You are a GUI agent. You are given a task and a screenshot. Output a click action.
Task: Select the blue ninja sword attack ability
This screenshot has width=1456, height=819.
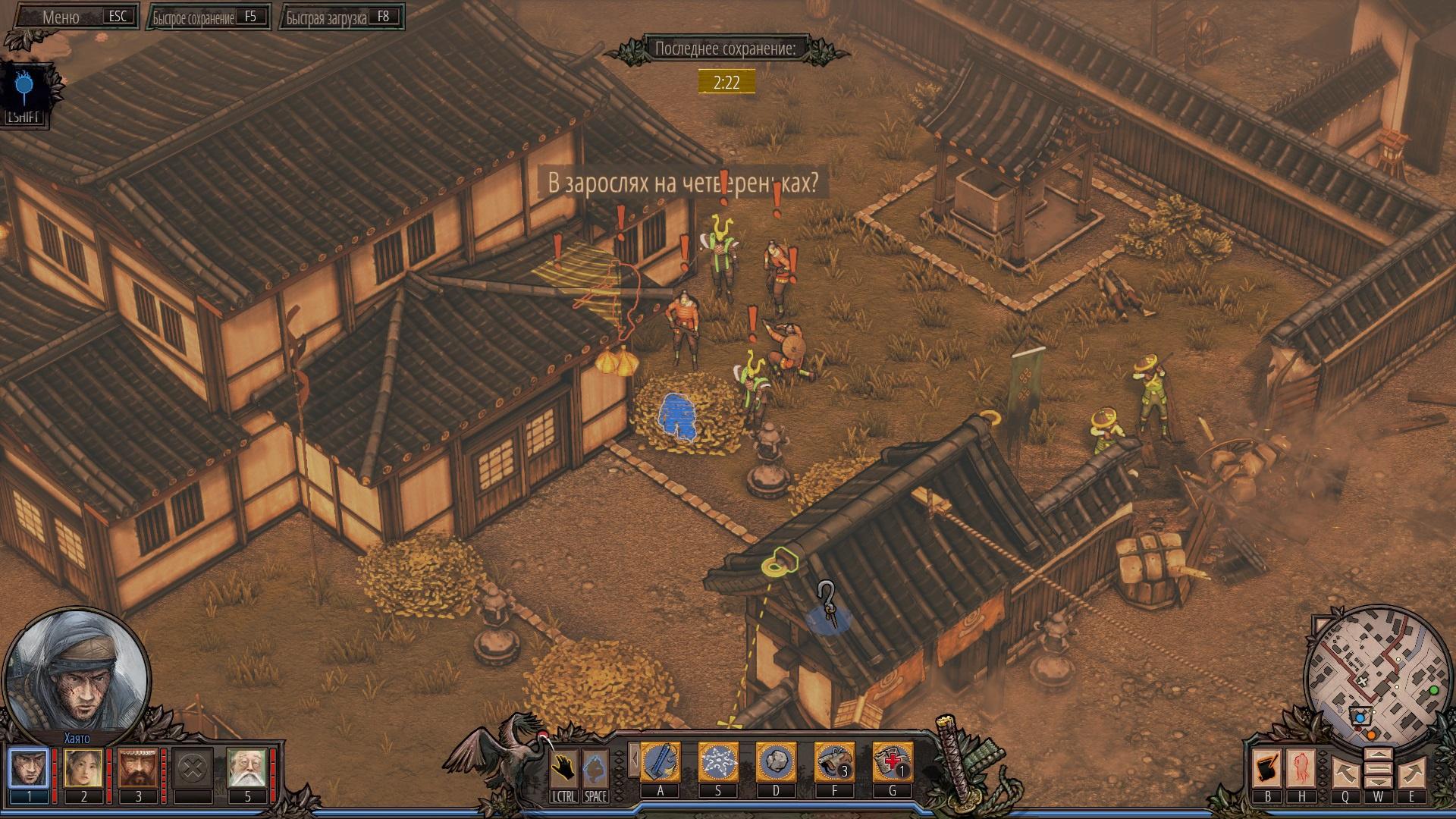point(661,762)
